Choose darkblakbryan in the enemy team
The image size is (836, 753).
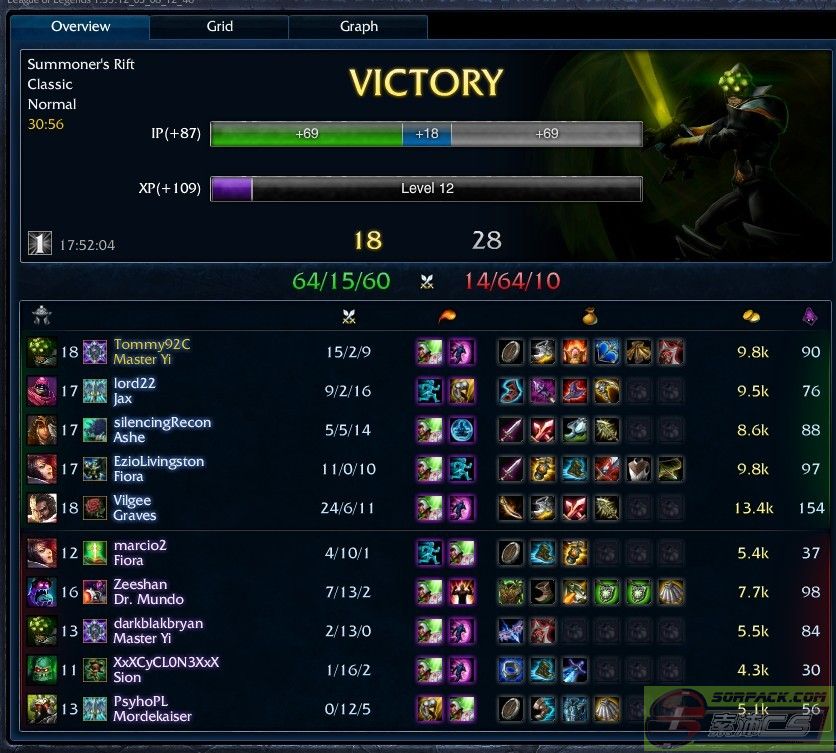point(158,623)
